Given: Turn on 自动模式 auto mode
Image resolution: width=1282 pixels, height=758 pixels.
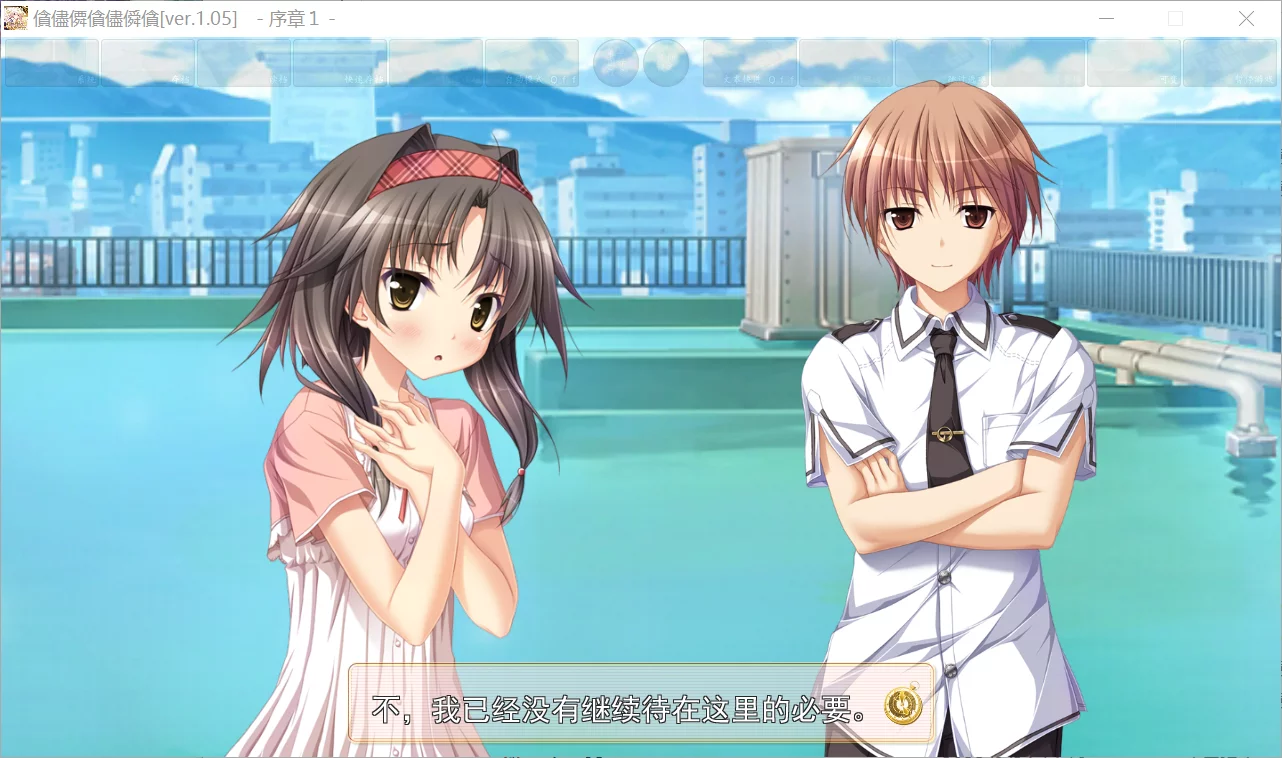Looking at the screenshot, I should [530, 63].
